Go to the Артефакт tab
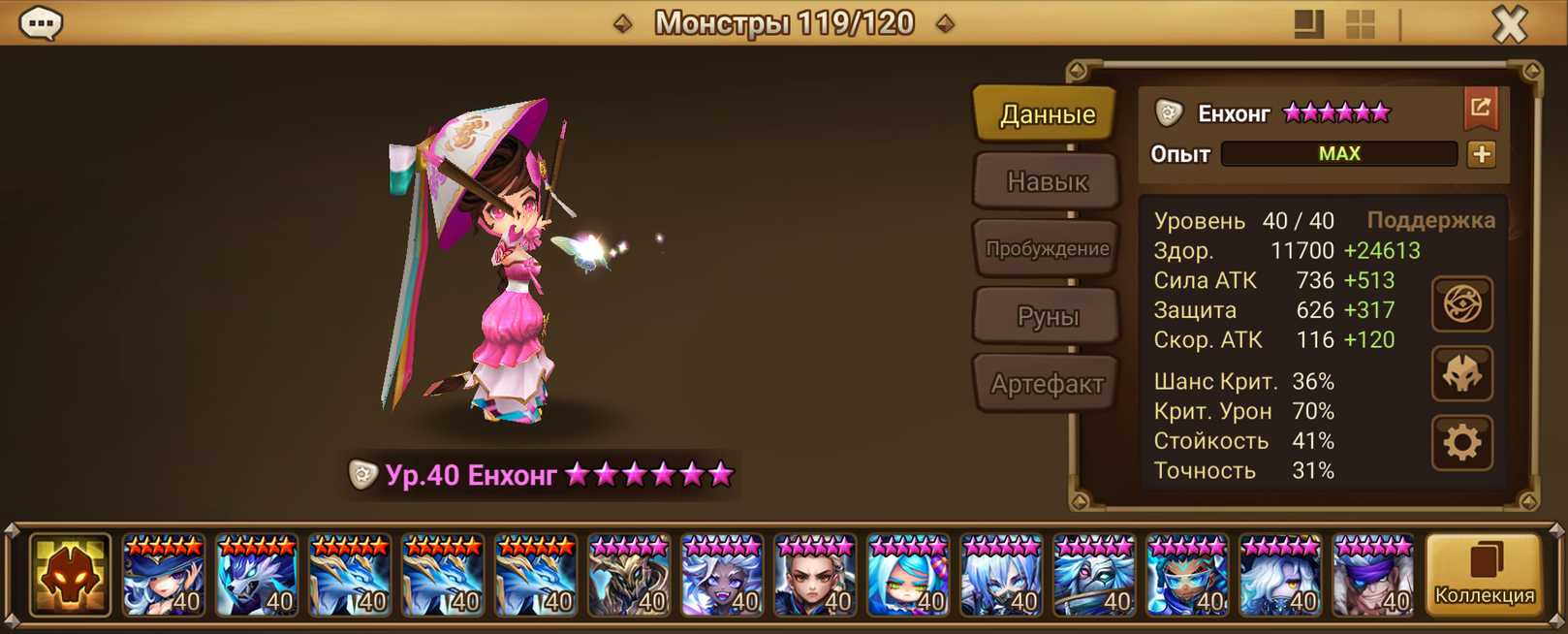The height and width of the screenshot is (634, 1568). [x=1047, y=385]
